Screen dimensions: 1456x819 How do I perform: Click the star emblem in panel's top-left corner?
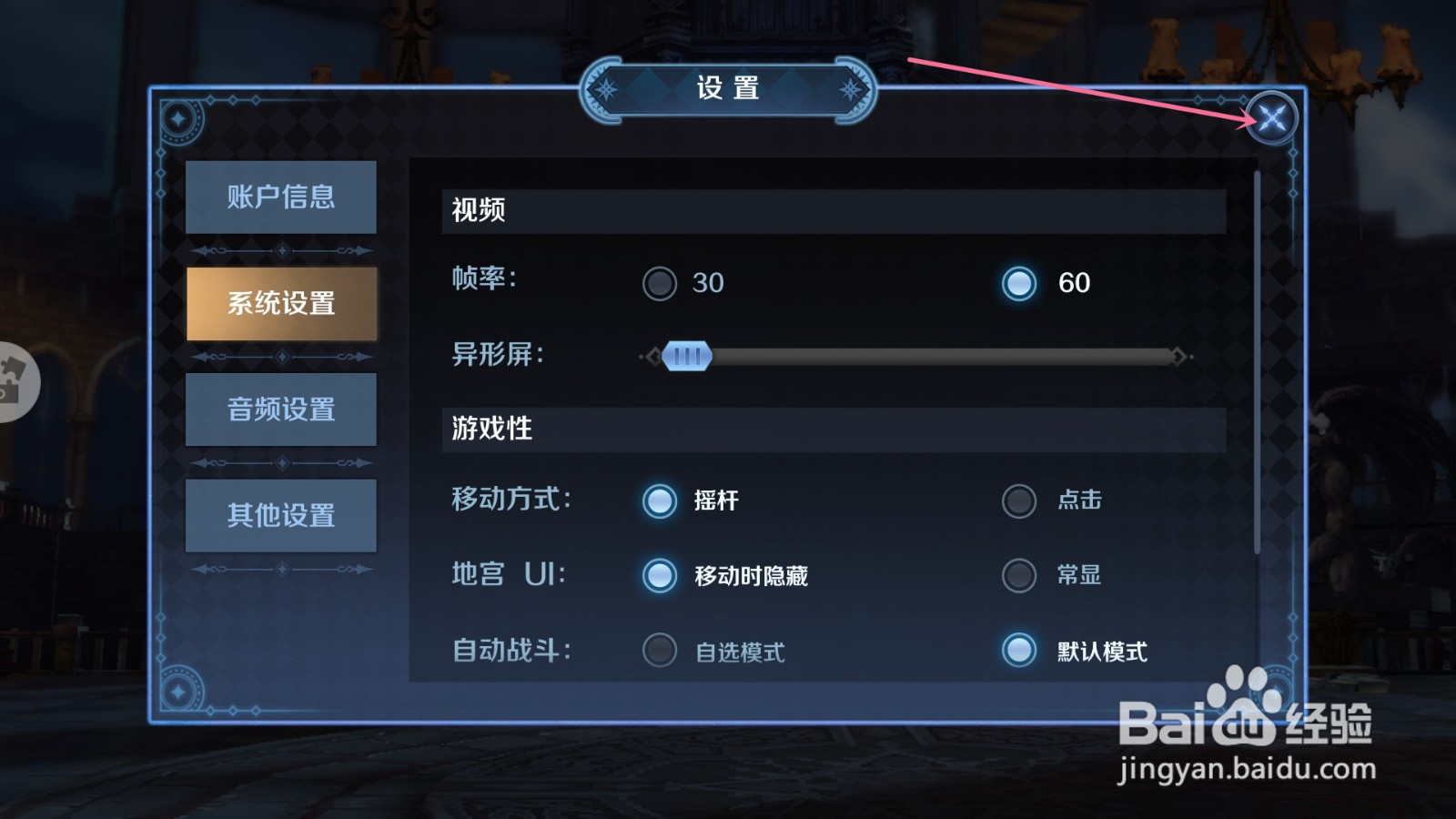pyautogui.click(x=178, y=116)
